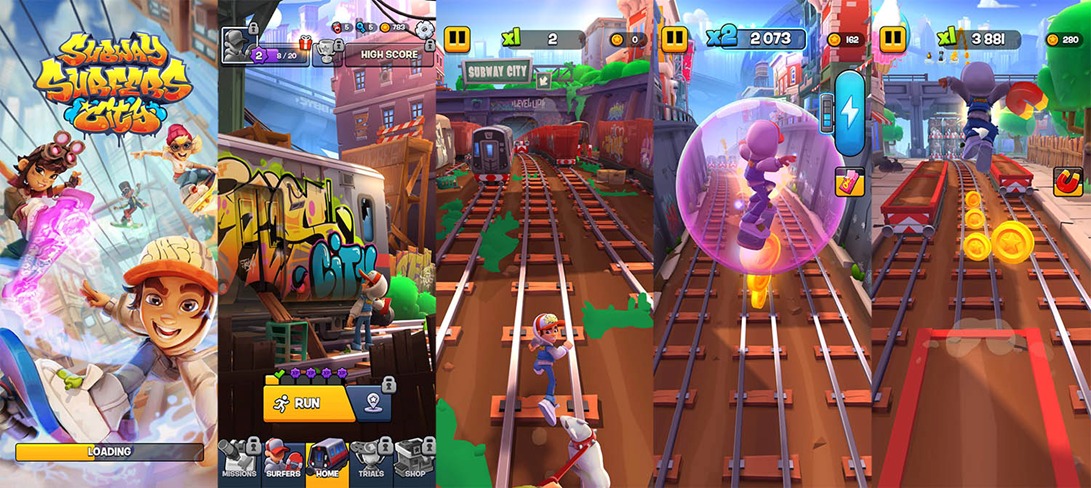Switch to the Missions tab
This screenshot has height=488, width=1091.
[240, 463]
